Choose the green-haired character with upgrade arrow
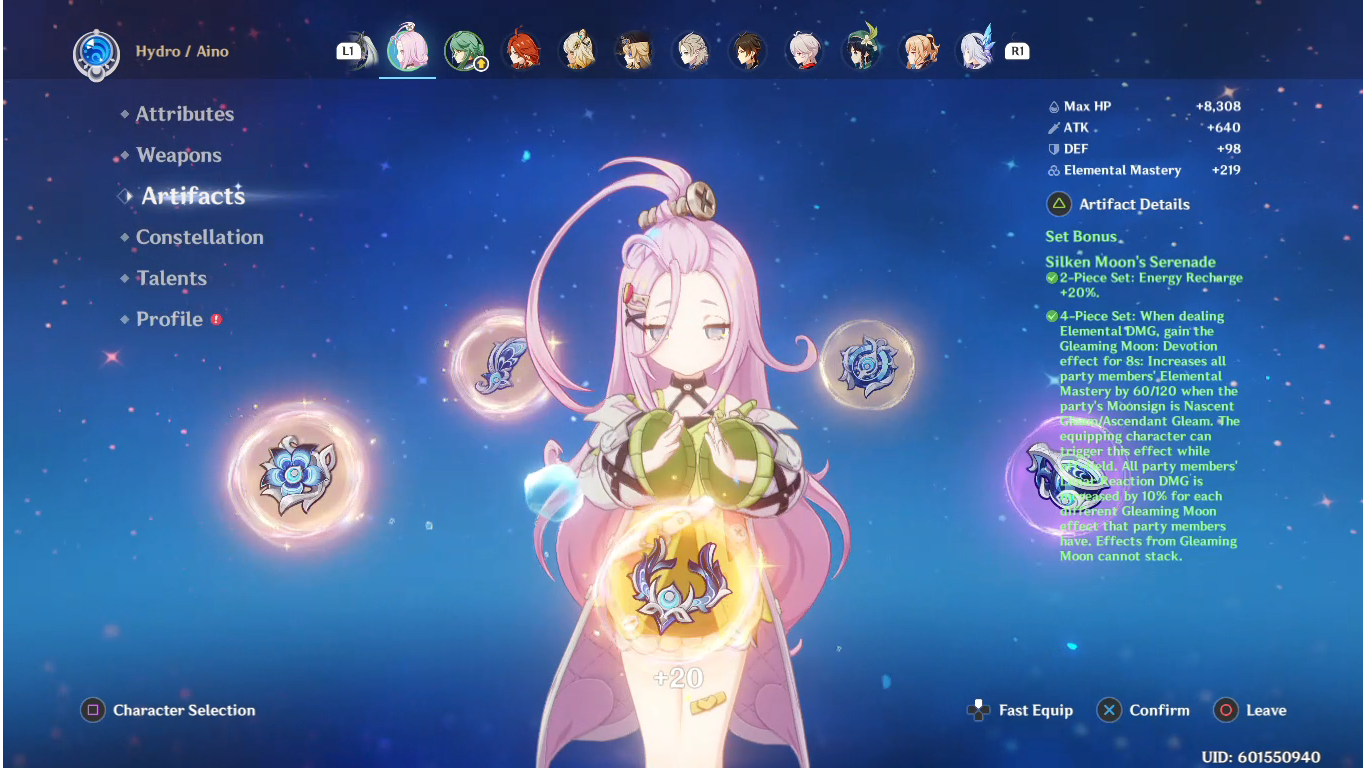This screenshot has height=768, width=1366. (465, 51)
